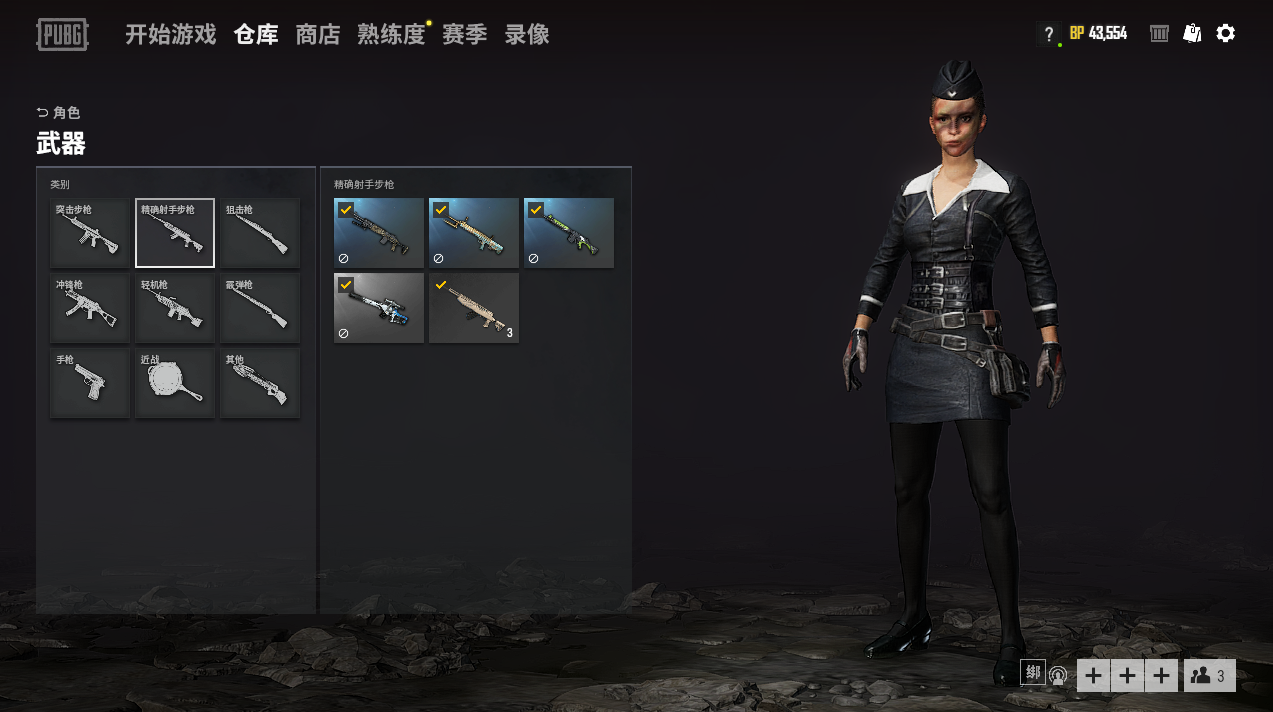Select the 冲锋枪 submachine gun category
Viewport: 1273px width, 712px height.
tap(90, 308)
